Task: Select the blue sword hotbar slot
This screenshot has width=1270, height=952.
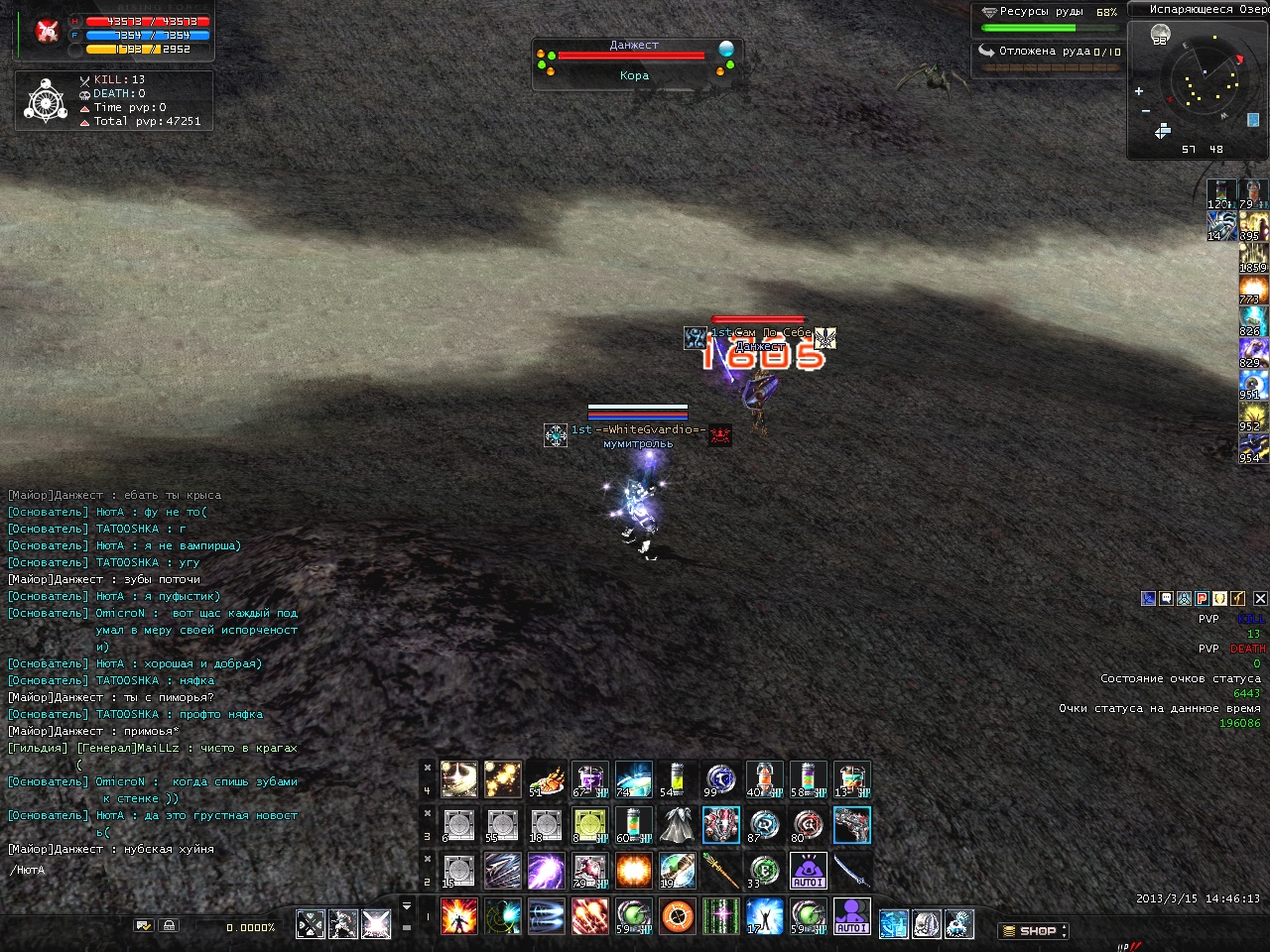Action: 852,871
